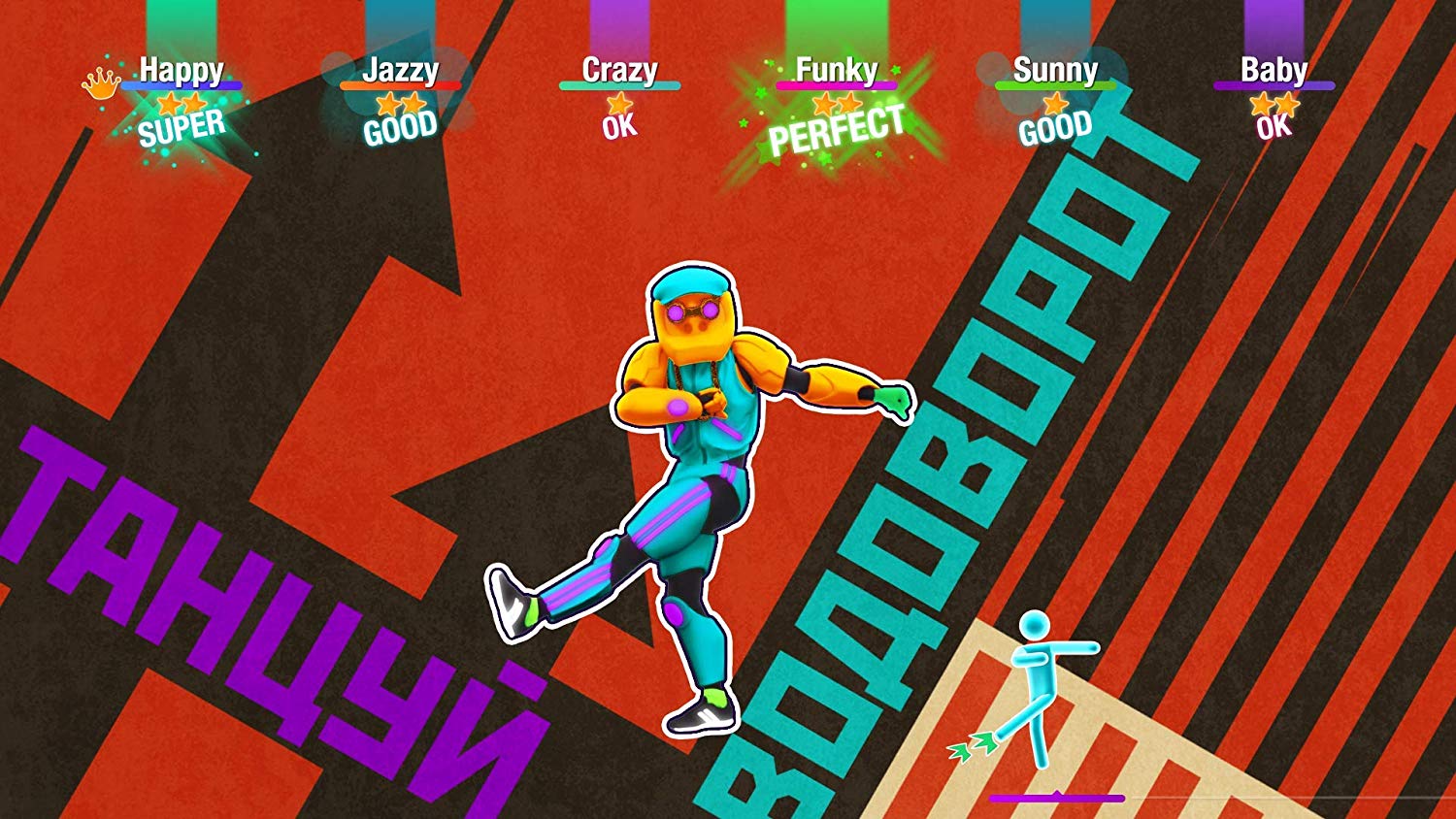The height and width of the screenshot is (819, 1456).
Task: Click the stars under Sunny's rating
Action: point(1056,104)
